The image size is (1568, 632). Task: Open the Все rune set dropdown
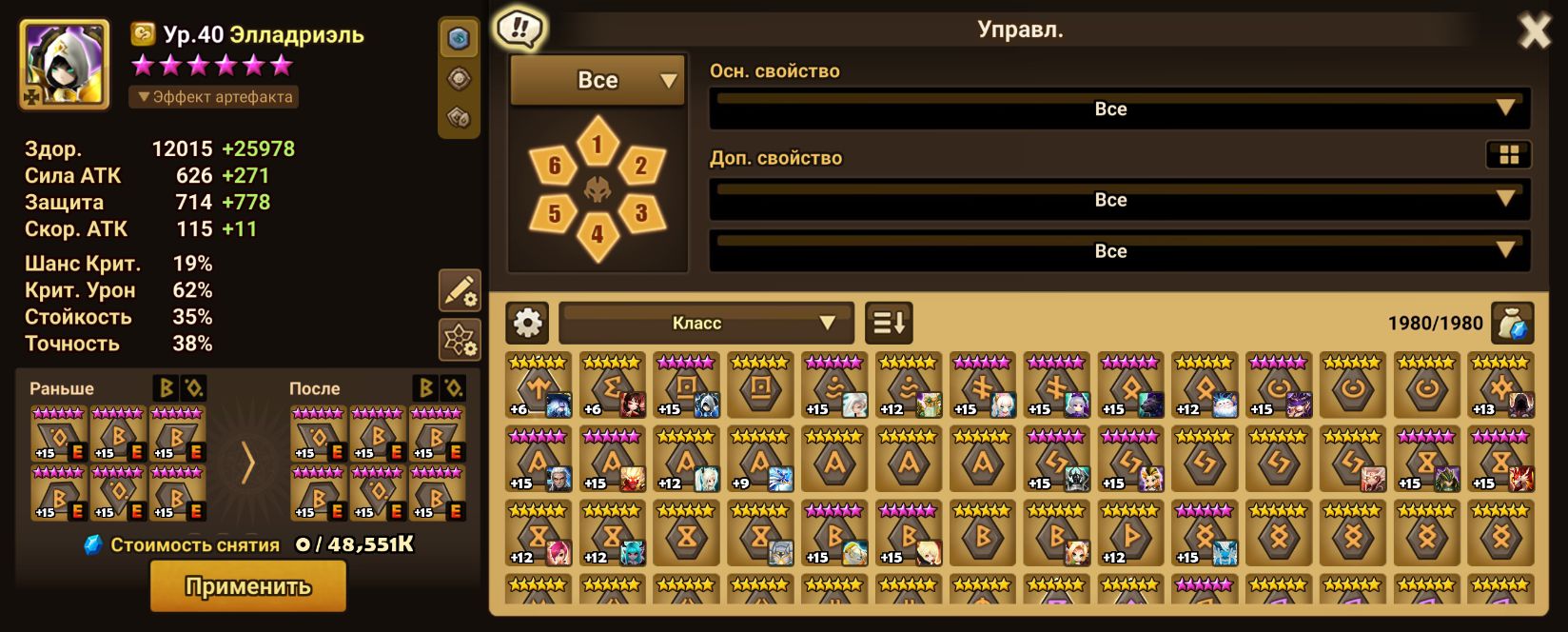pyautogui.click(x=598, y=81)
